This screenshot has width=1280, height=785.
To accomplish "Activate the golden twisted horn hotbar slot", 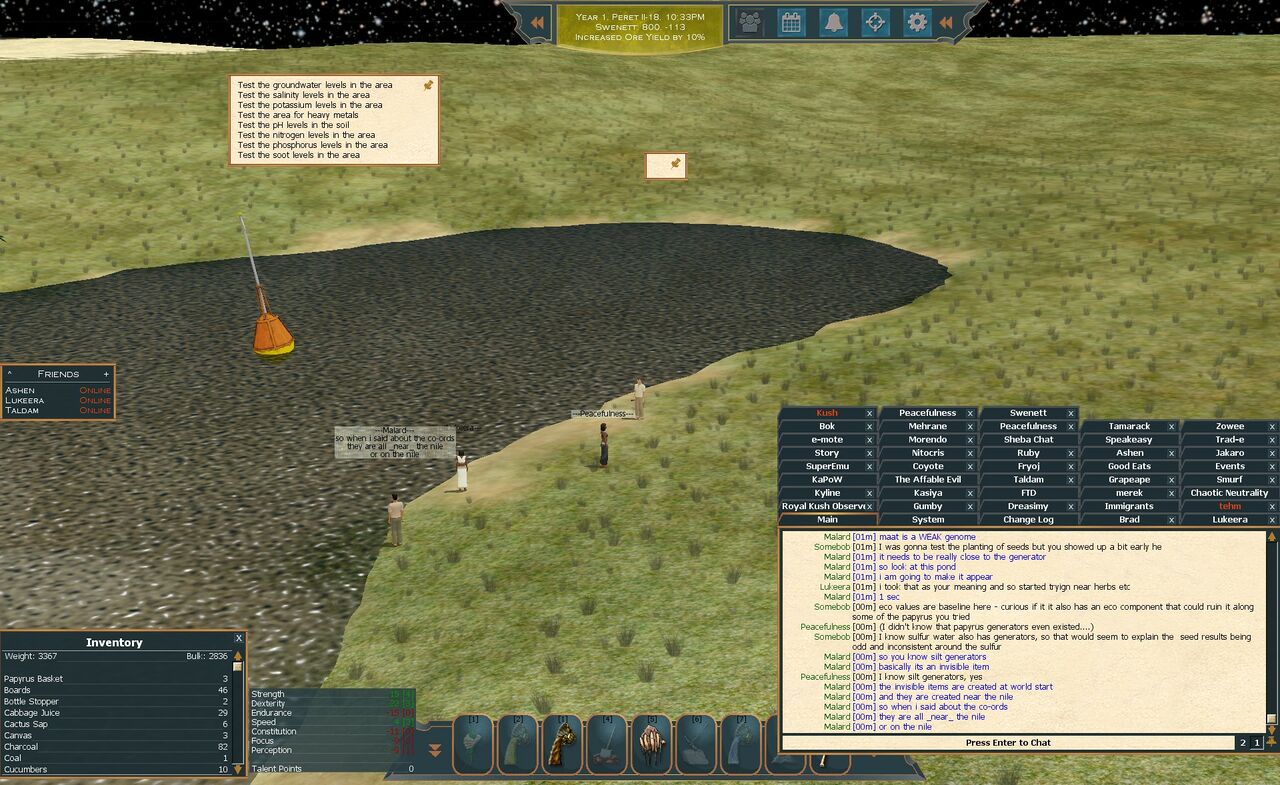I will pos(562,744).
